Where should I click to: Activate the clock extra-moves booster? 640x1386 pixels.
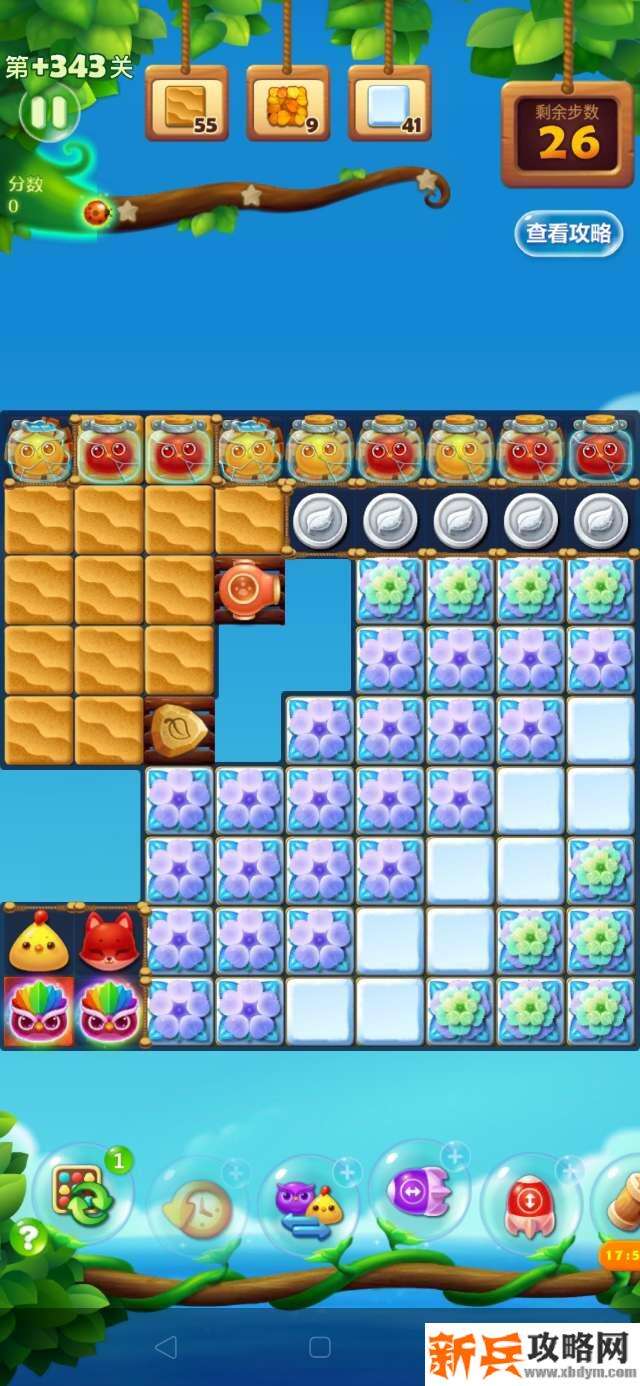(x=197, y=1204)
